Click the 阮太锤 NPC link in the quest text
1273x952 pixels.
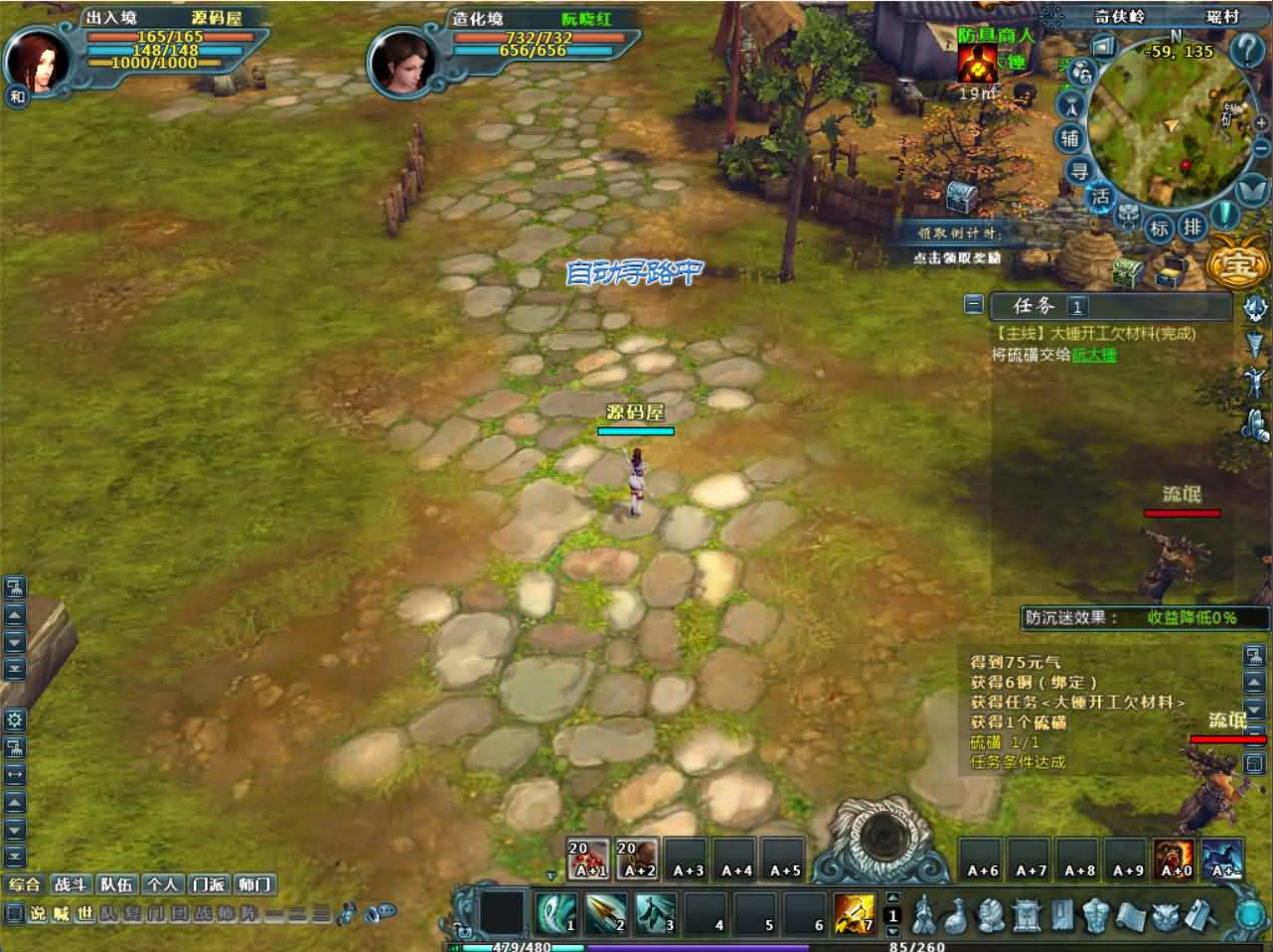point(1097,354)
